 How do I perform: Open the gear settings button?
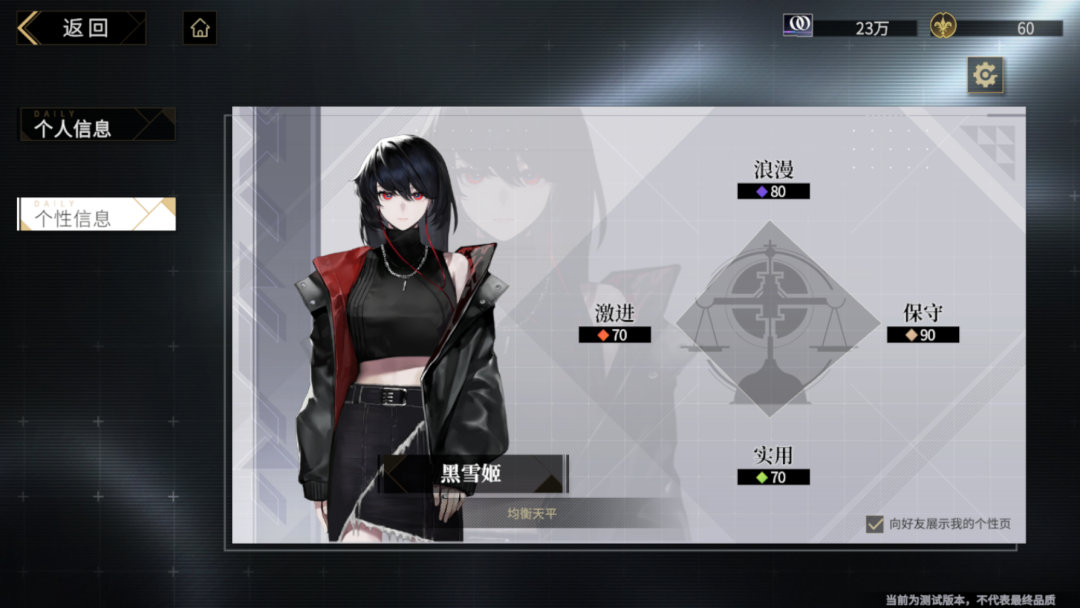point(985,75)
